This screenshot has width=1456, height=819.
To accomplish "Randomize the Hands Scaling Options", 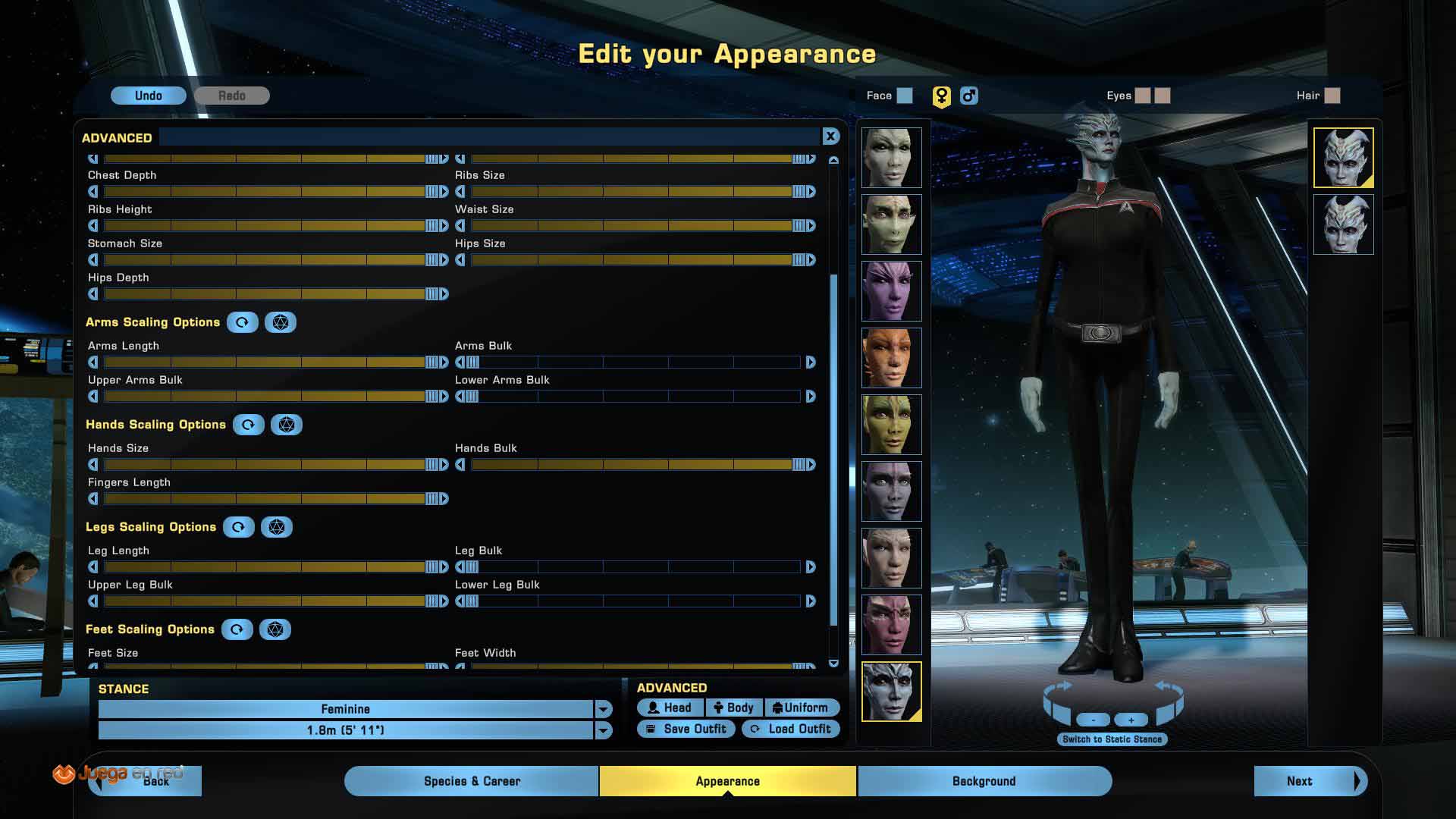I will coord(286,425).
